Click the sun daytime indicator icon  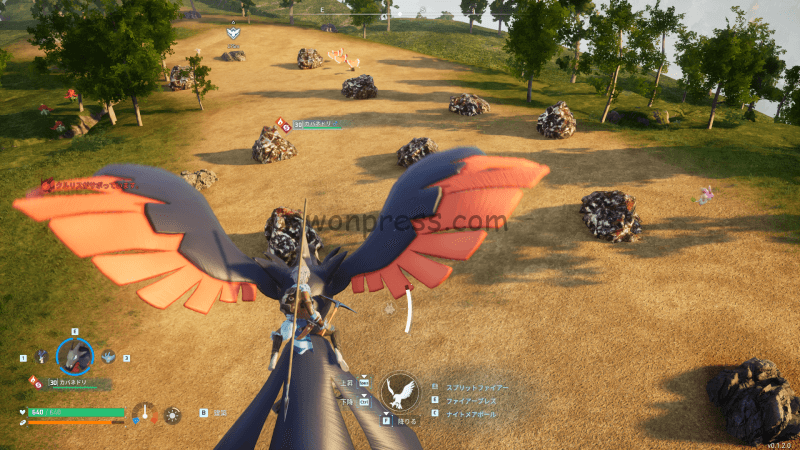pyautogui.click(x=173, y=413)
